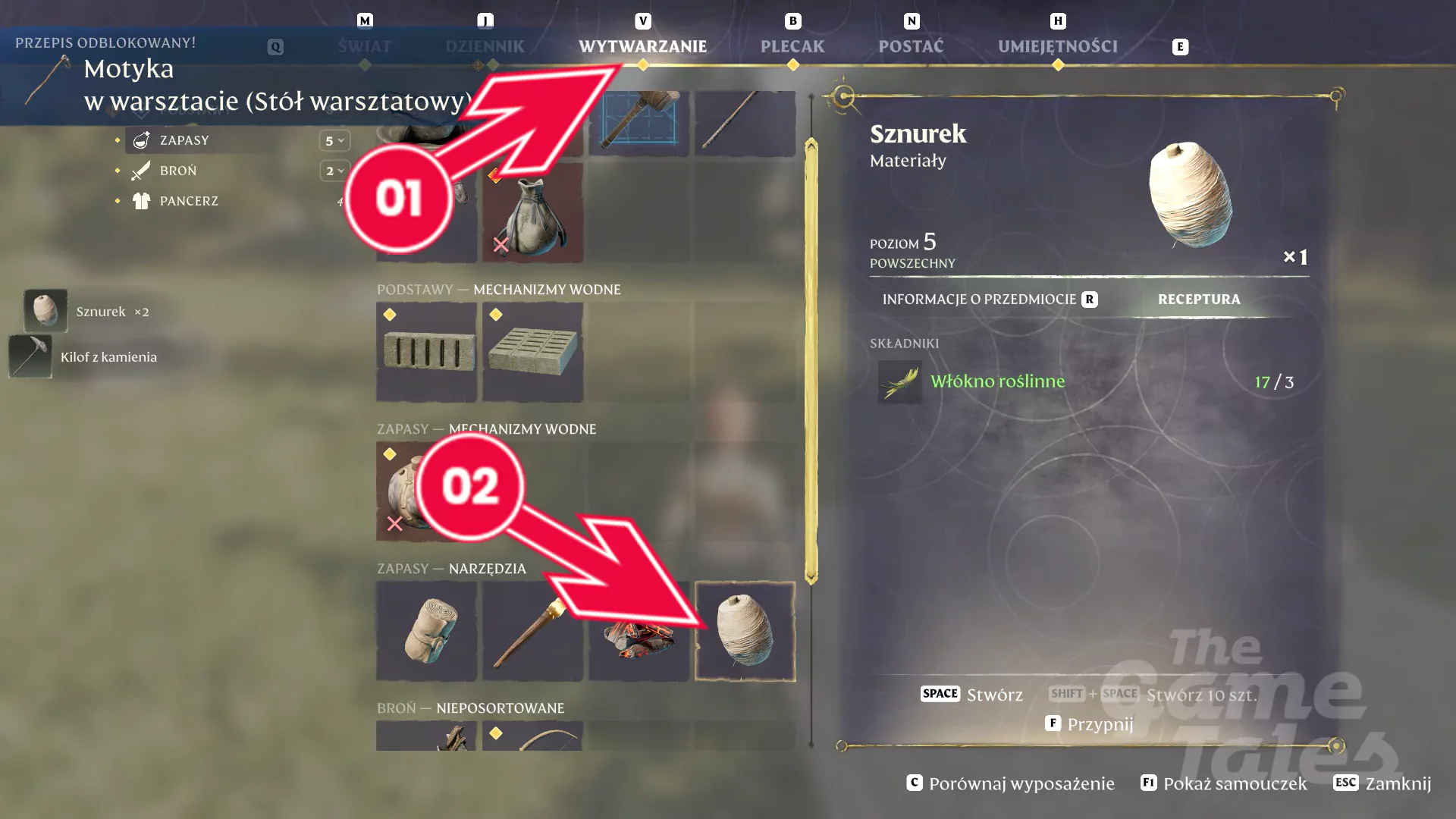Select the stone block wall recipe
Screen dimensions: 1456x819
point(426,352)
